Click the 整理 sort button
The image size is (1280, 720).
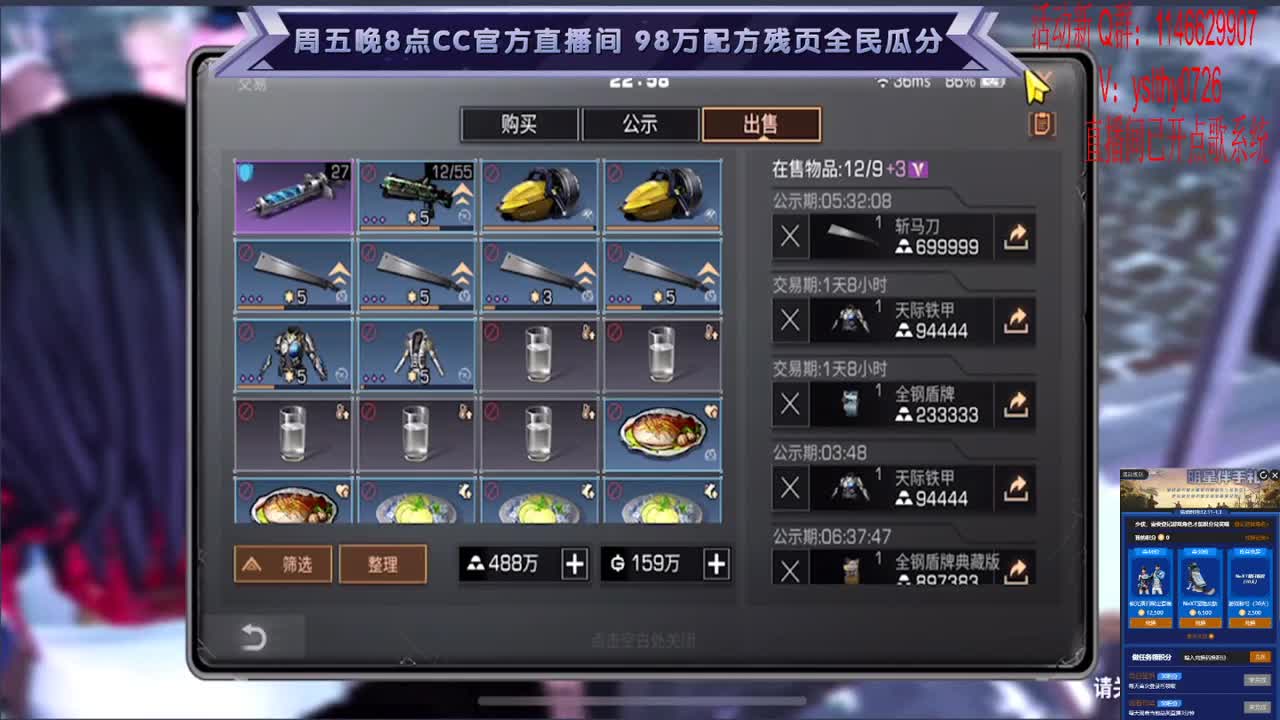[x=382, y=564]
